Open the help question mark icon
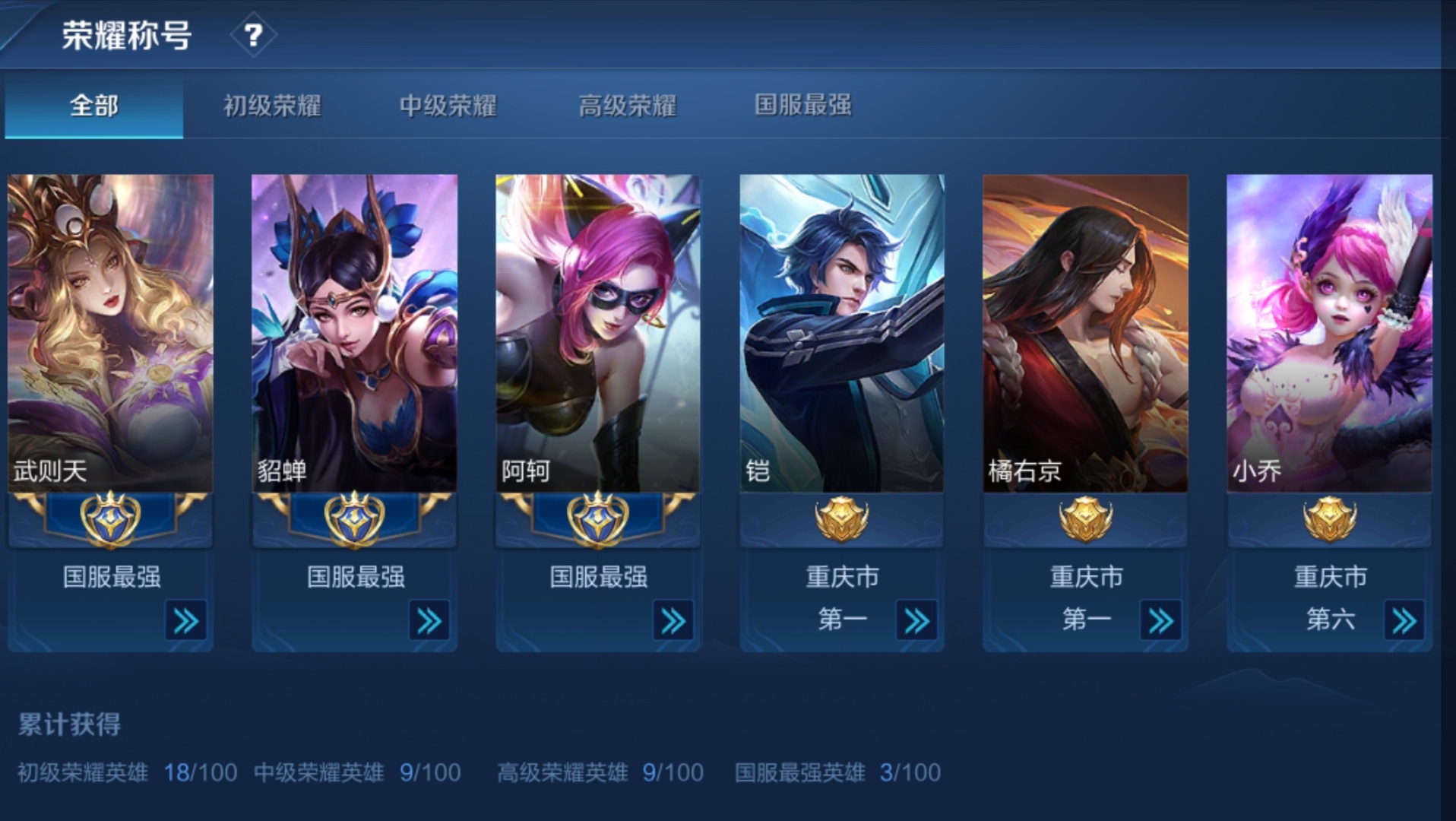The image size is (1456, 821). 254,33
